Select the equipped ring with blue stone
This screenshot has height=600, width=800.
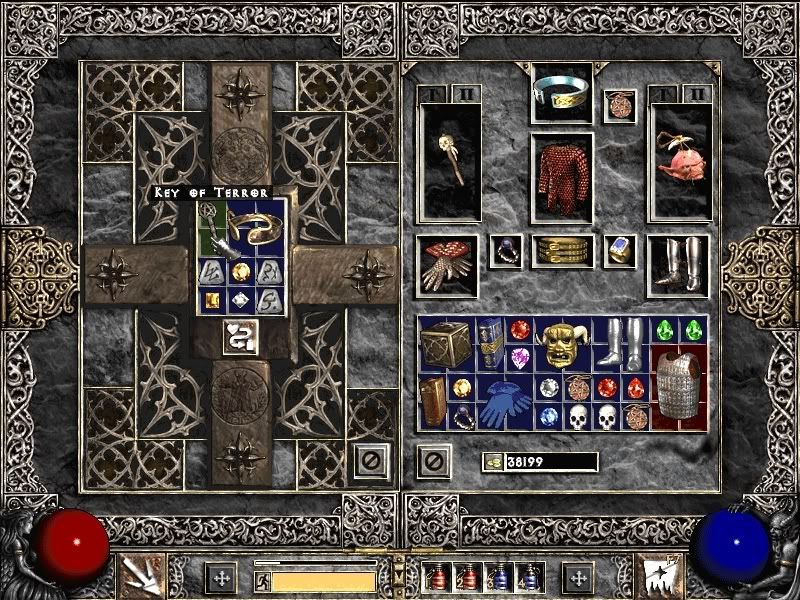(x=619, y=251)
